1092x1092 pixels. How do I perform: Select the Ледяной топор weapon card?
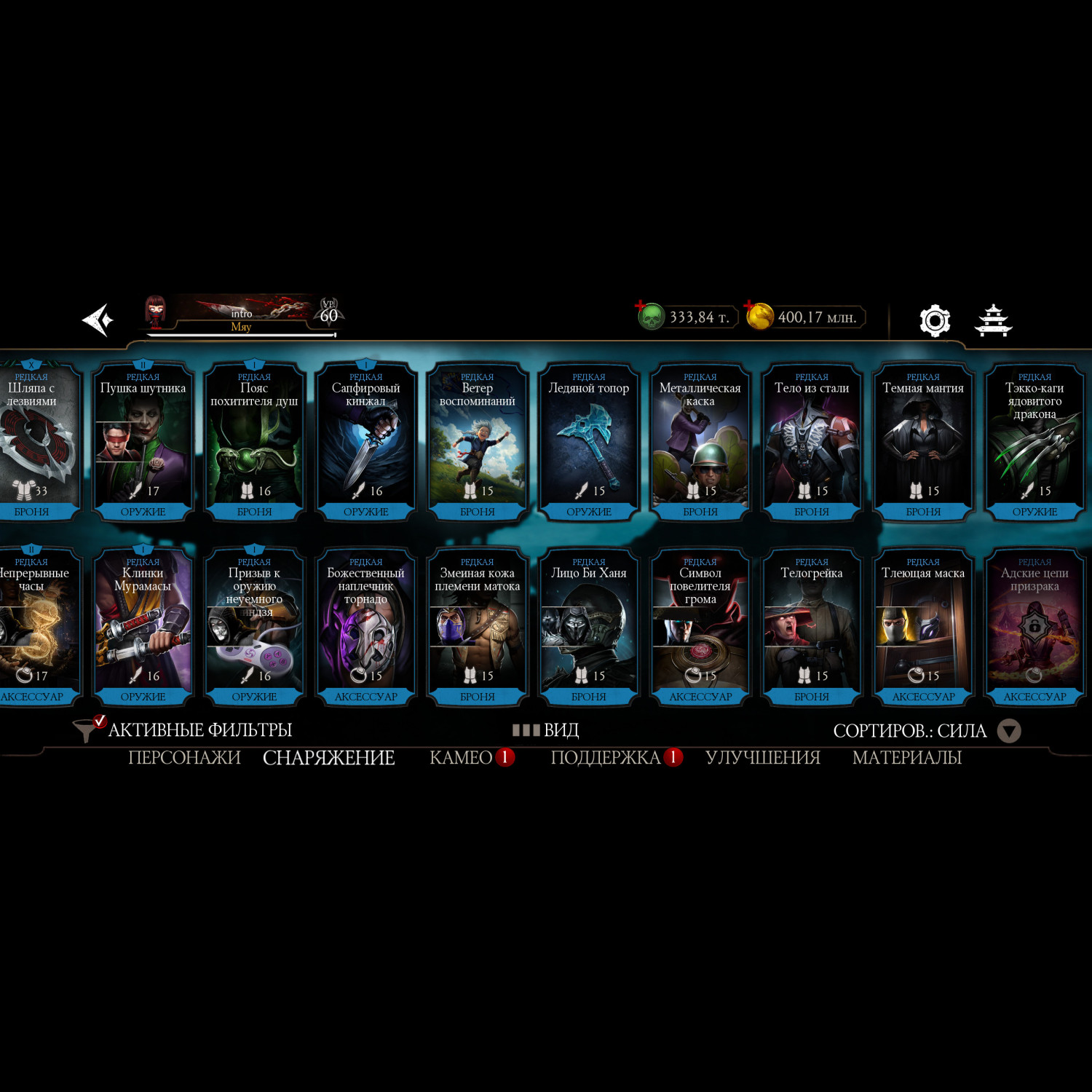588,442
